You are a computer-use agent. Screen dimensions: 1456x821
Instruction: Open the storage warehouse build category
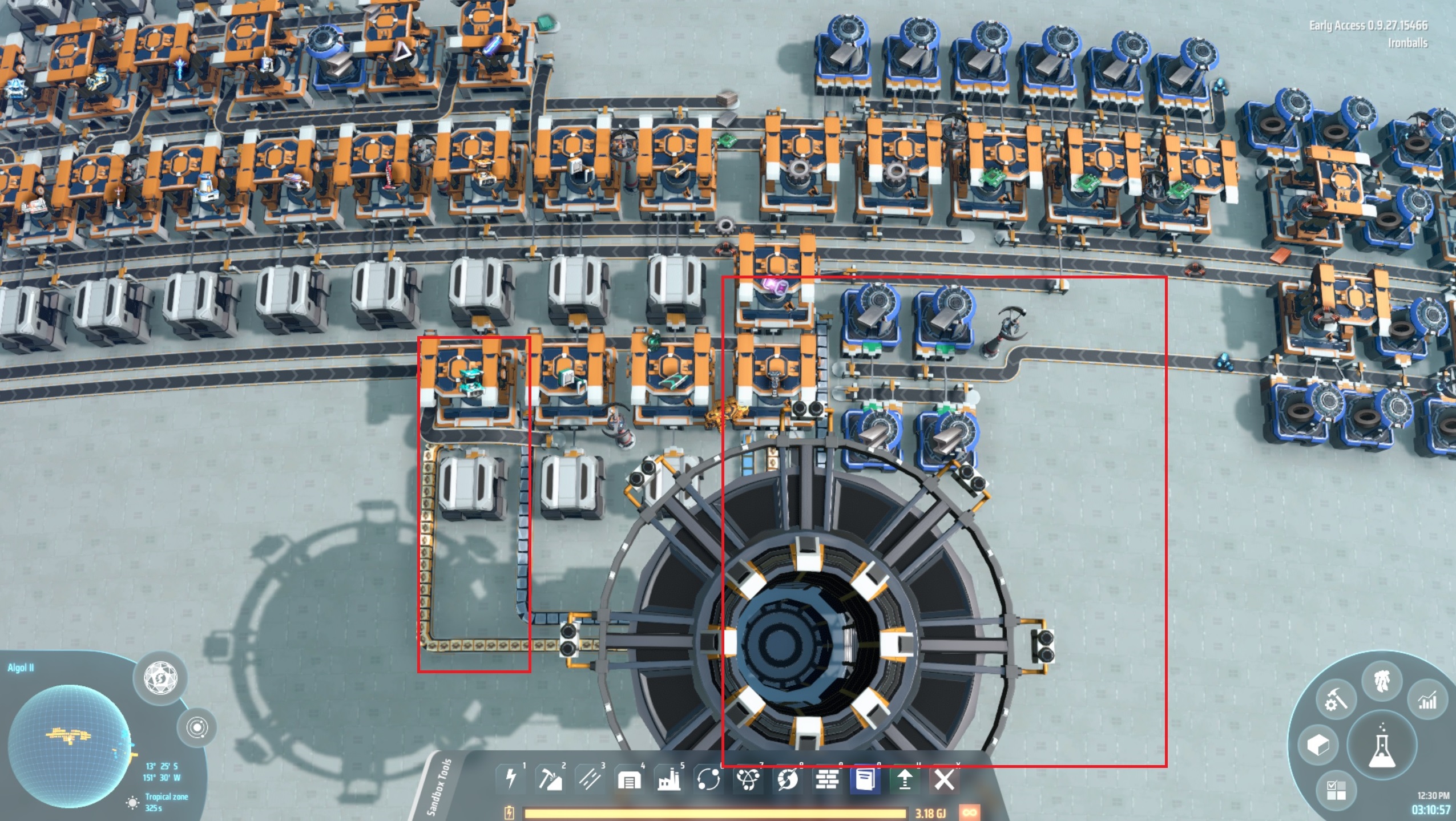[x=628, y=779]
